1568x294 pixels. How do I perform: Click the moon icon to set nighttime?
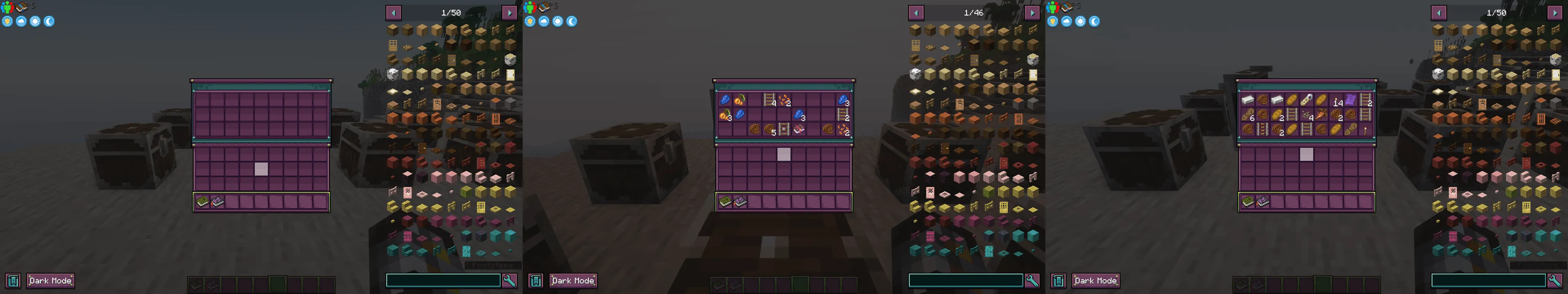[x=49, y=21]
